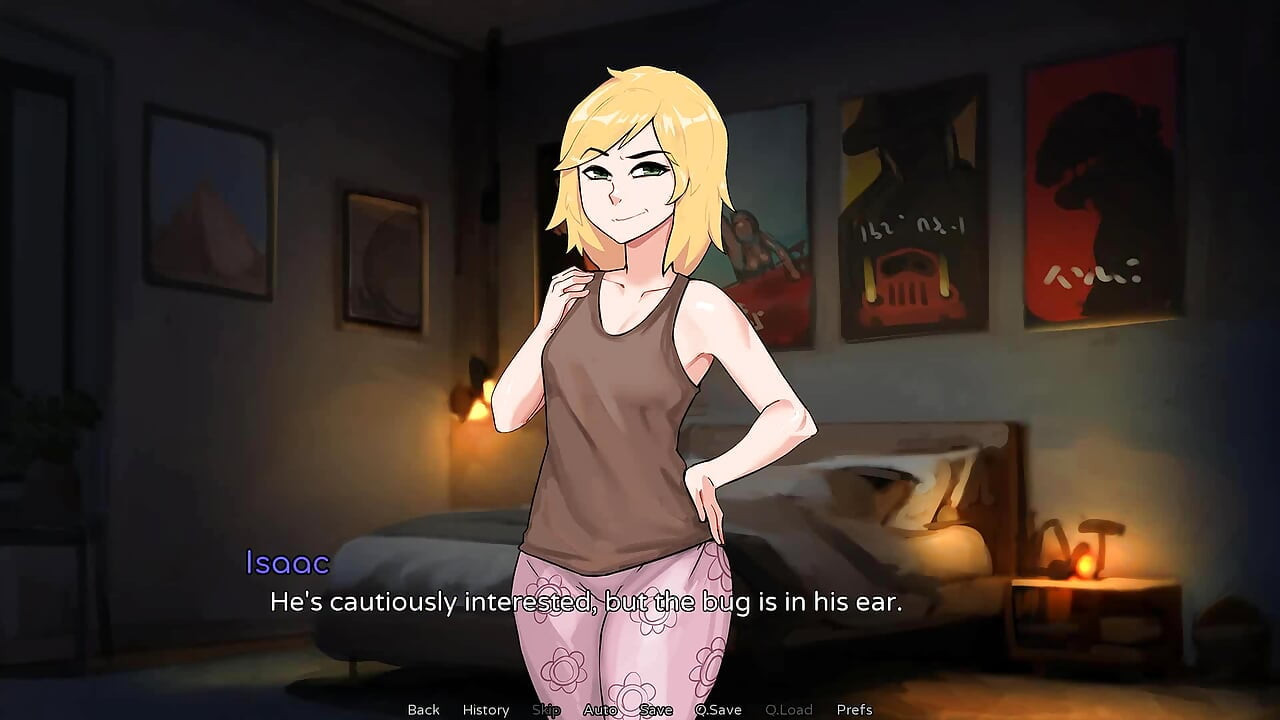Click Back to rewind dialogue
The image size is (1280, 720).
tap(422, 709)
